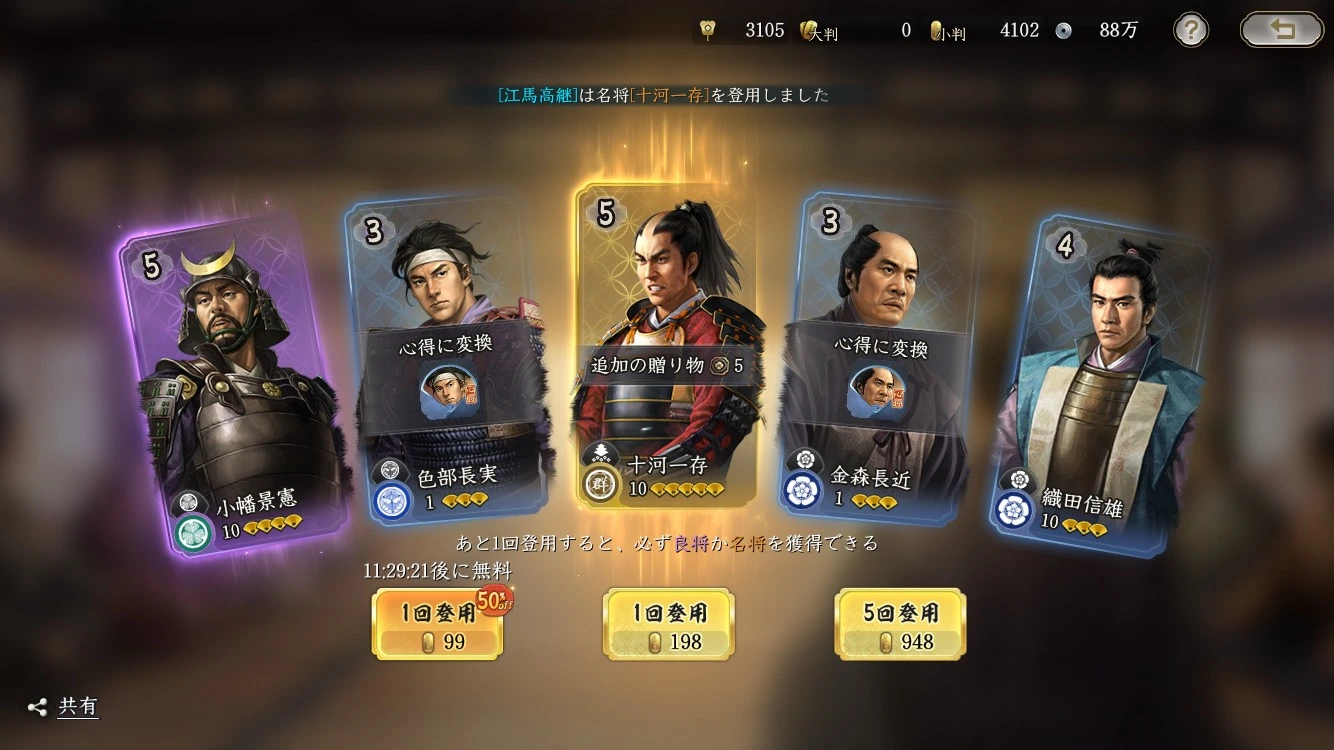Inspect the golden 十河一存 card
This screenshot has width=1334, height=750.
point(665,345)
